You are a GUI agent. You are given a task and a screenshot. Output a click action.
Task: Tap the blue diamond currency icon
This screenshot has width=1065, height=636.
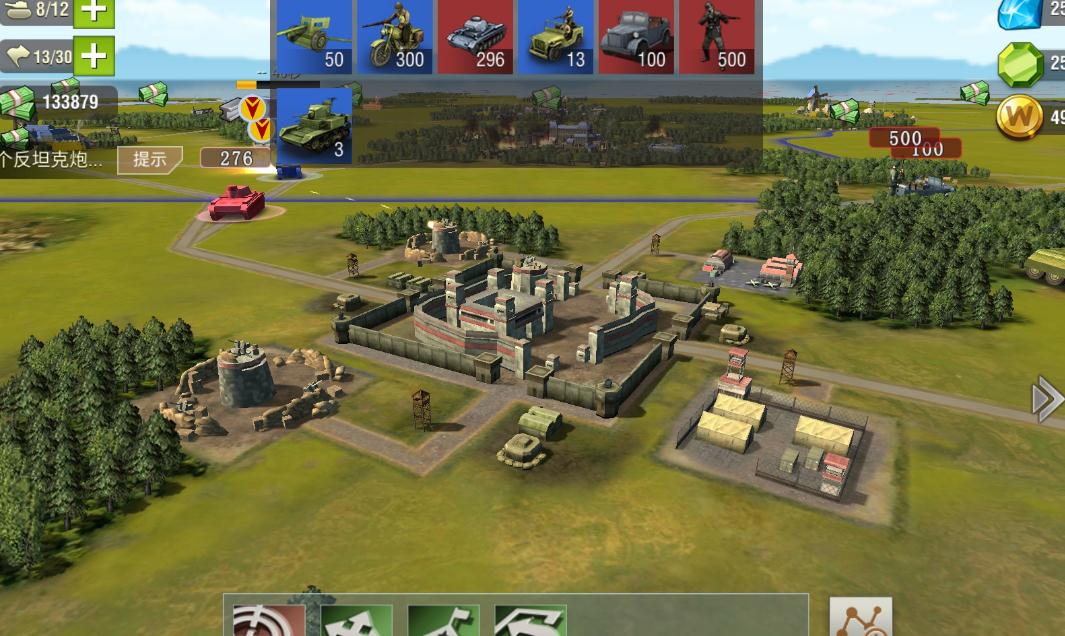point(1020,13)
